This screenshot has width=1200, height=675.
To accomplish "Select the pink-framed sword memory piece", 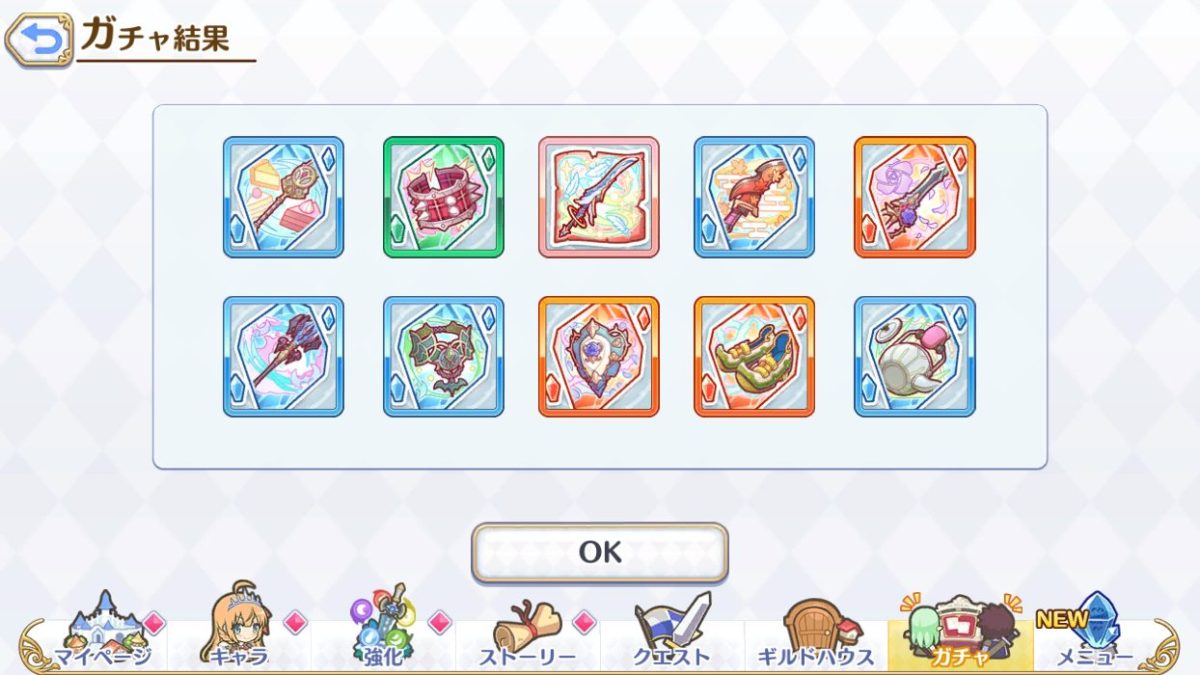I will (x=599, y=197).
